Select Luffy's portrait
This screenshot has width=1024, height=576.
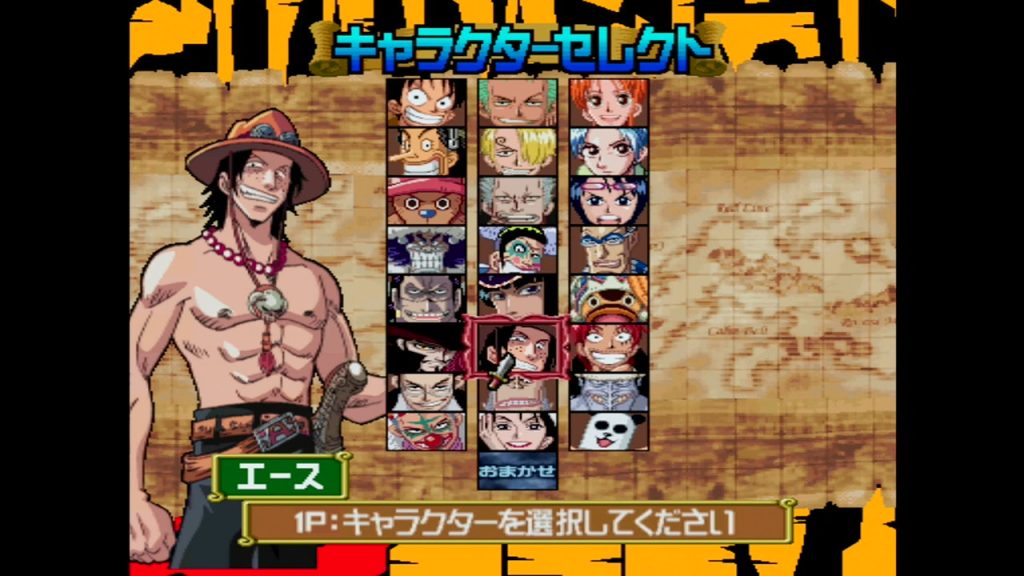pyautogui.click(x=427, y=102)
